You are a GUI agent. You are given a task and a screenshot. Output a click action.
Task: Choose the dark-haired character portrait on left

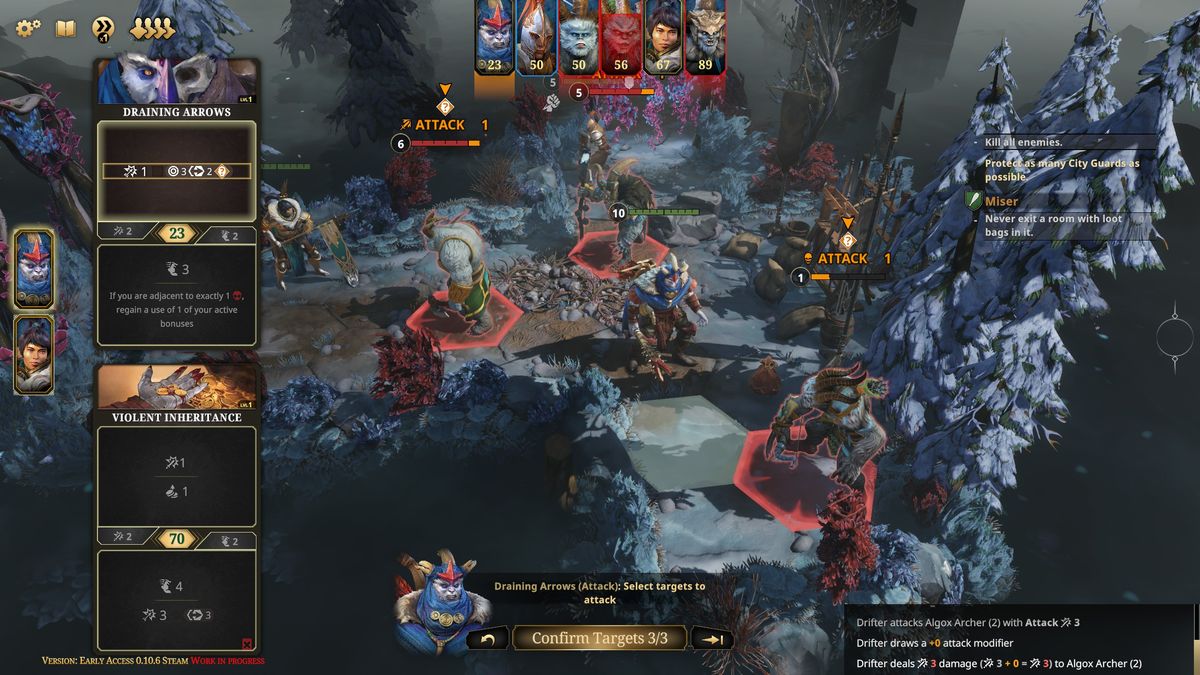point(33,354)
